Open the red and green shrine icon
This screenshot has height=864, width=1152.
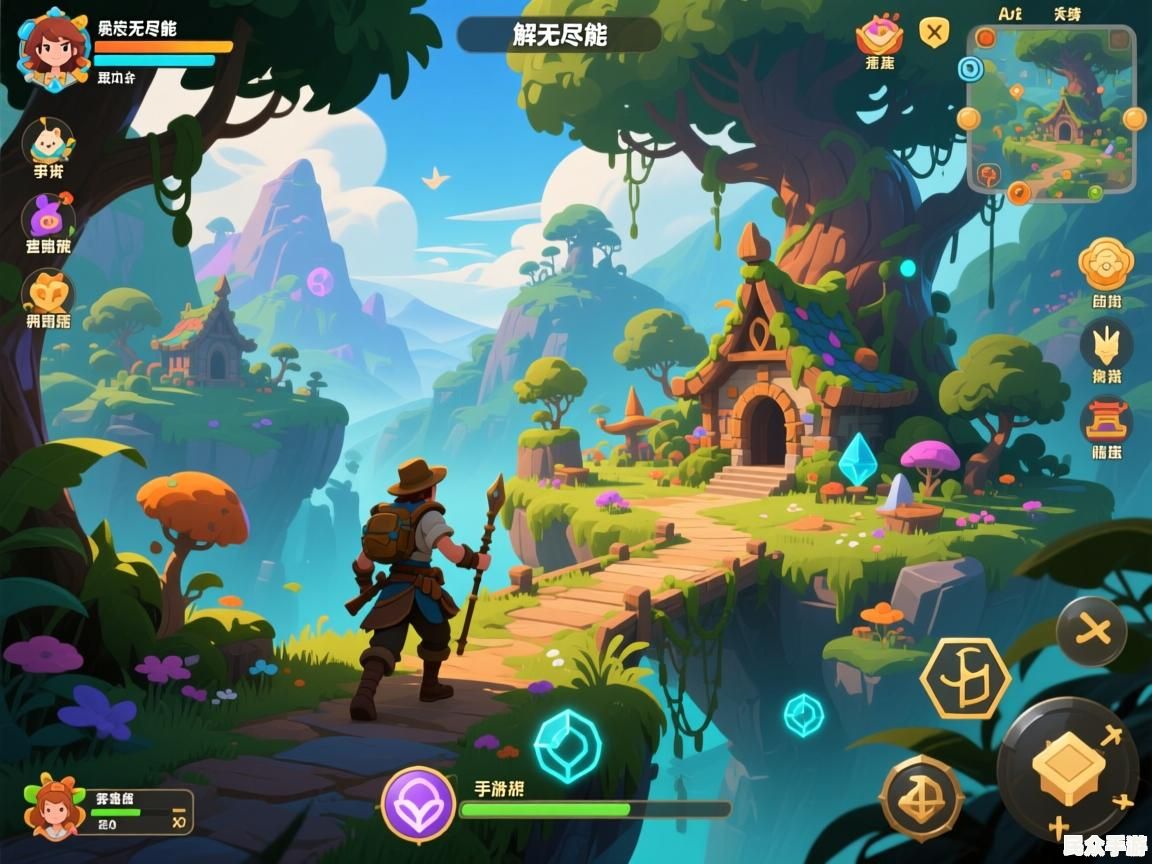tap(1106, 420)
